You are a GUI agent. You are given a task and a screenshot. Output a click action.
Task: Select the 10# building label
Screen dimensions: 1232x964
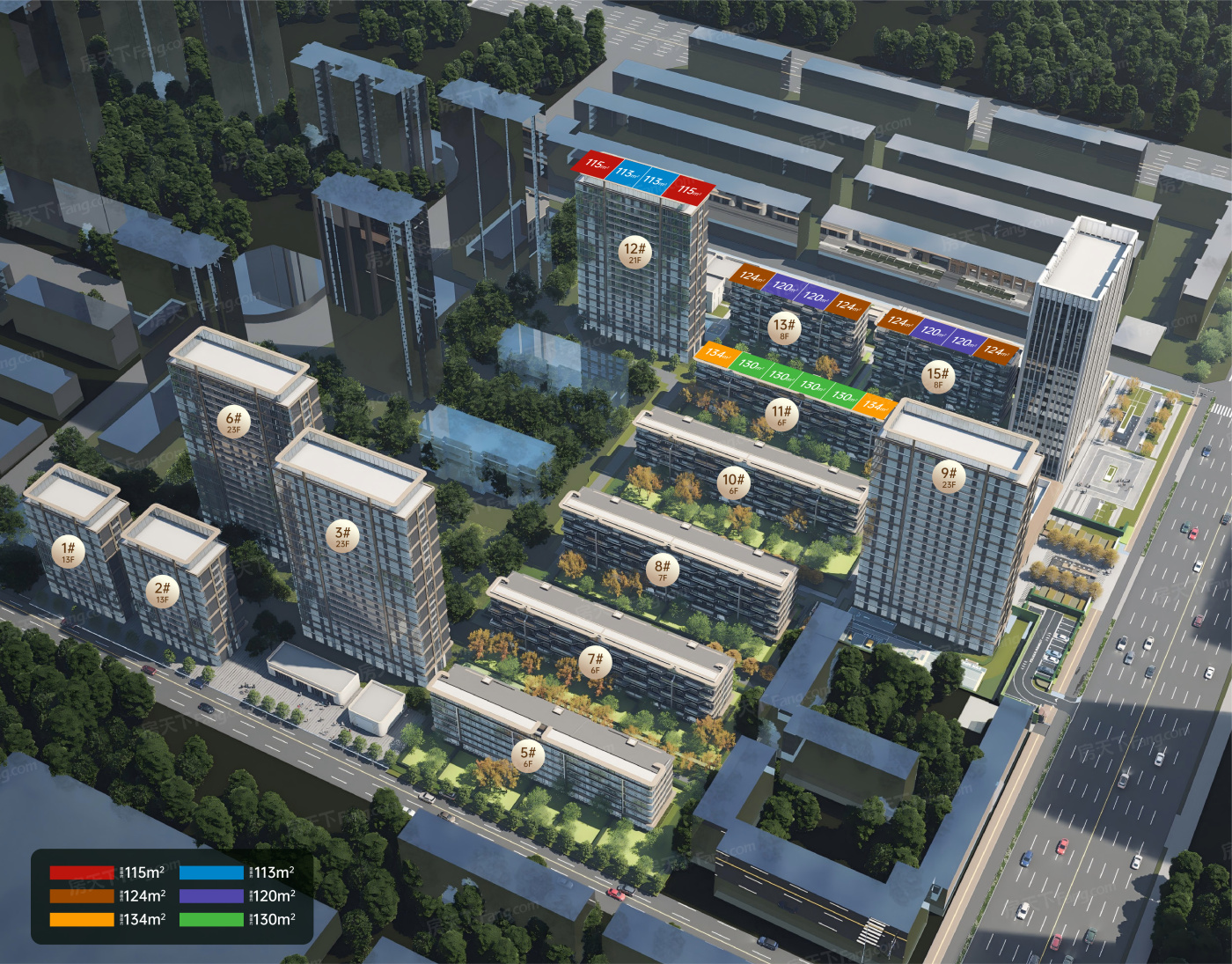point(733,483)
